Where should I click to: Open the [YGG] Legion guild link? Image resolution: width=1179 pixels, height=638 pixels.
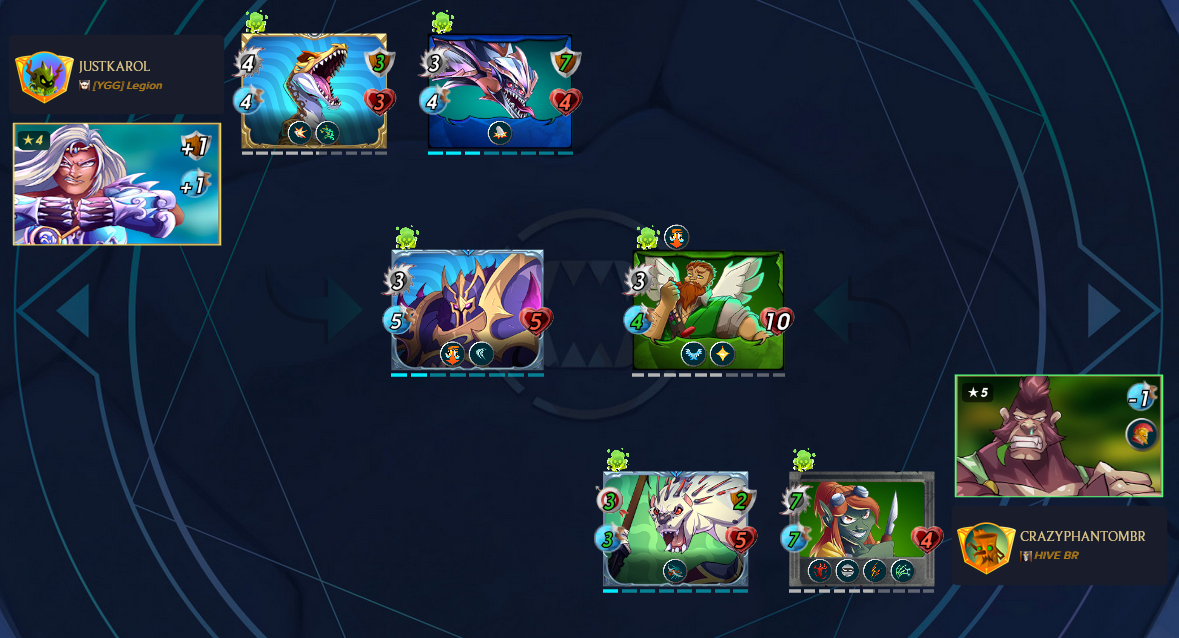[127, 86]
